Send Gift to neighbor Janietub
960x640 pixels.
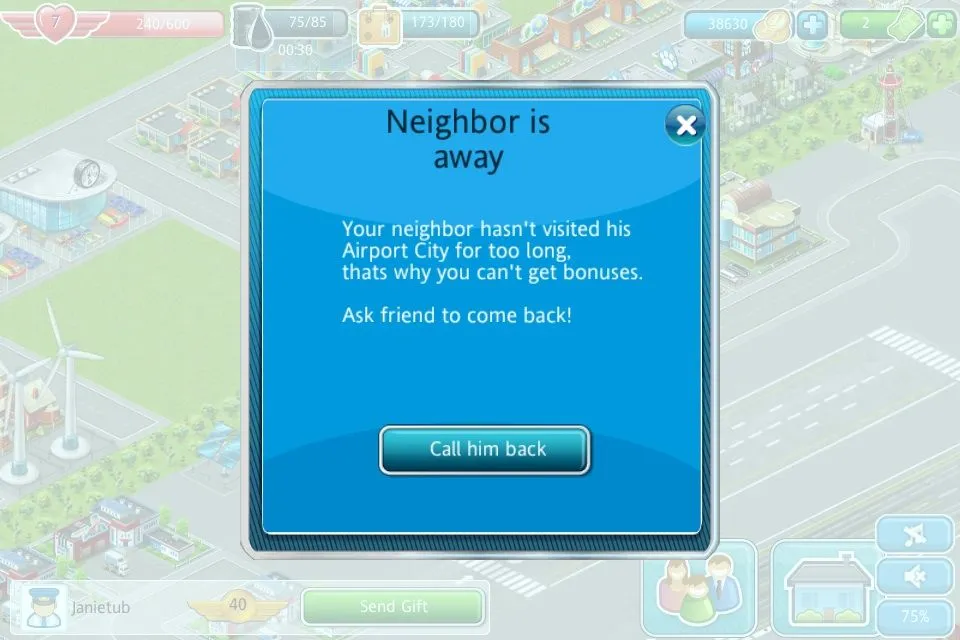pyautogui.click(x=393, y=607)
